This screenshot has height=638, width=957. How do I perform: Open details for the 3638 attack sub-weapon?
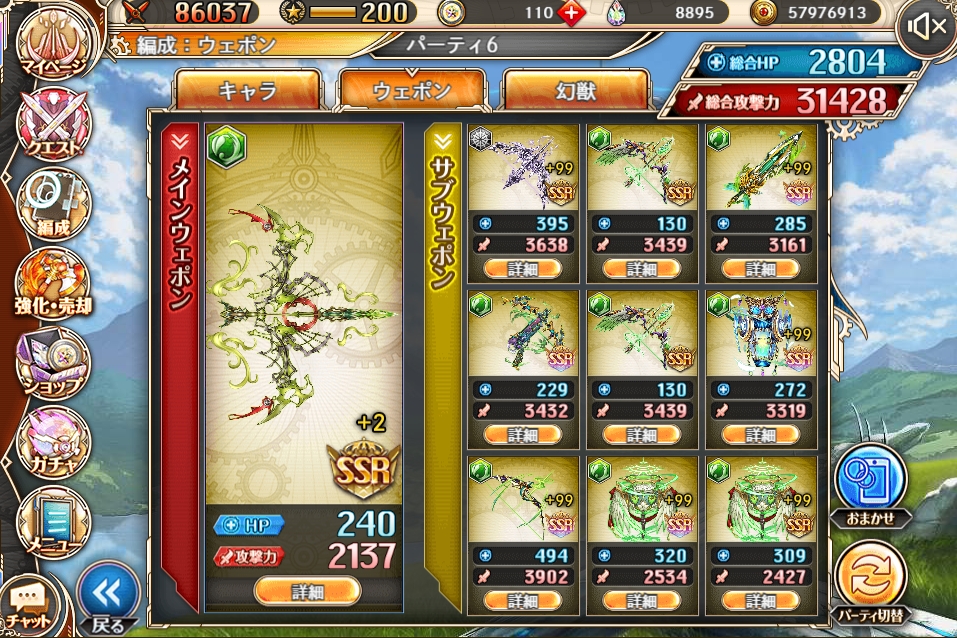(x=522, y=268)
